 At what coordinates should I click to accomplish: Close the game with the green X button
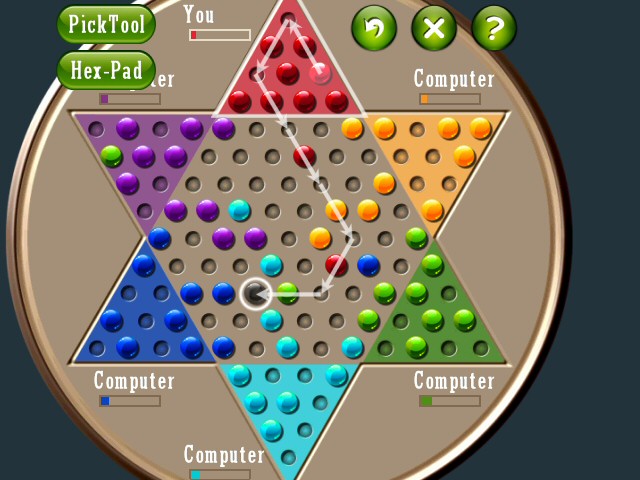(434, 28)
